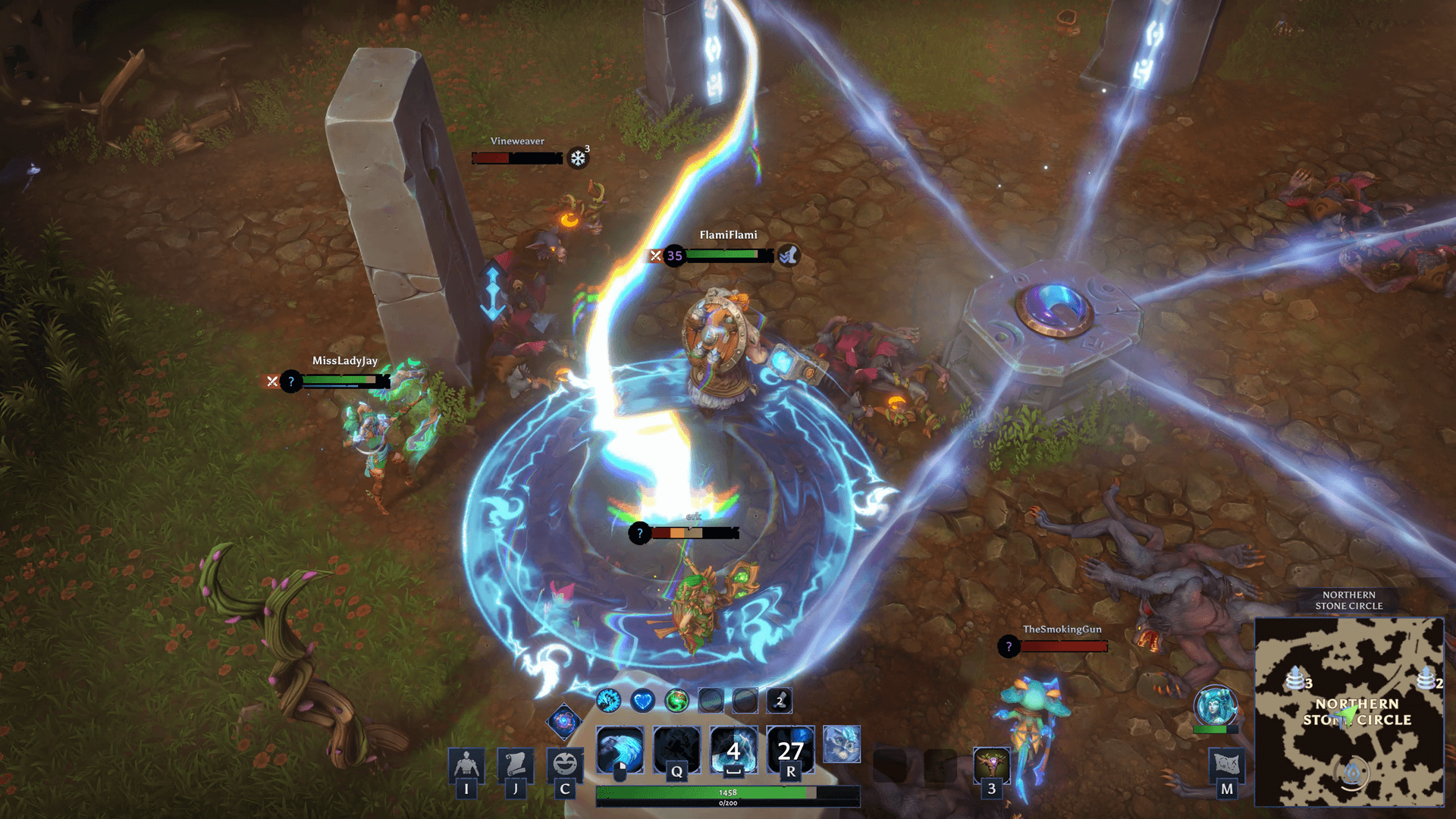The image size is (1456, 819).
Task: Select the blue heart buff icon
Action: click(642, 701)
